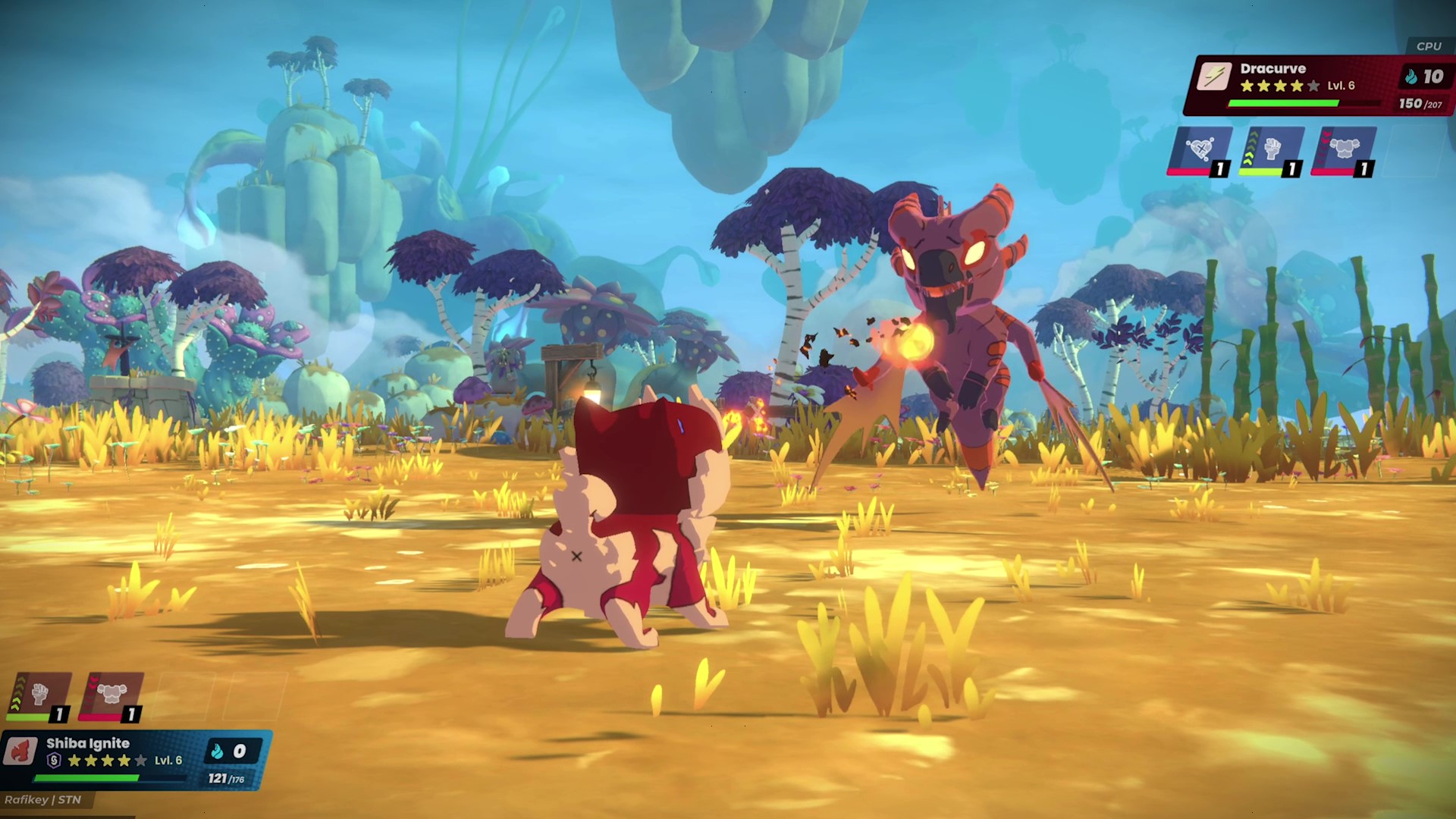Click Shiba Ignite's fire type icon
Viewport: 1456px width, 819px height.
pos(21,749)
